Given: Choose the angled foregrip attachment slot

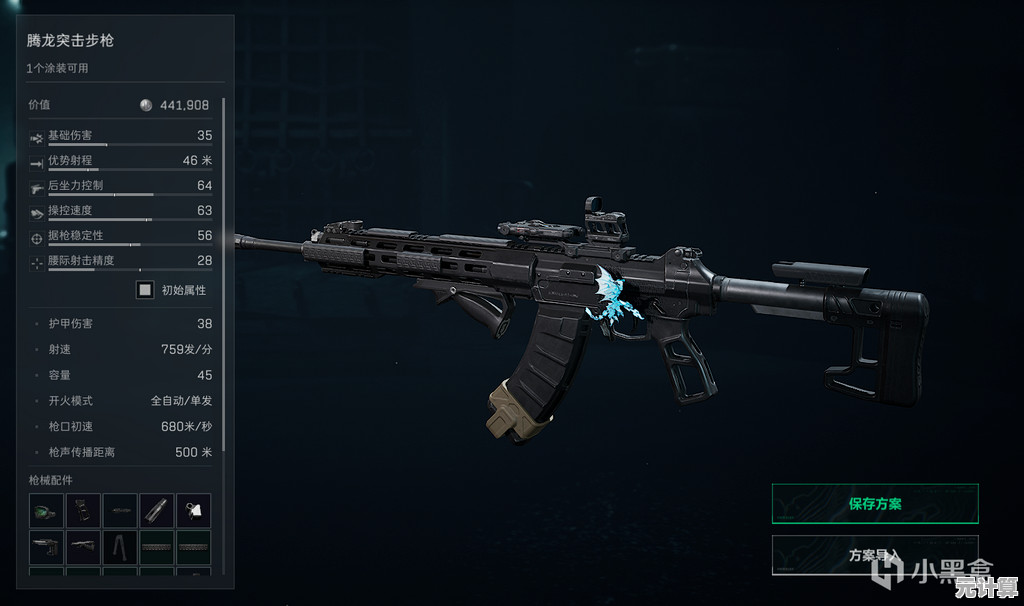Looking at the screenshot, I should point(83,547).
